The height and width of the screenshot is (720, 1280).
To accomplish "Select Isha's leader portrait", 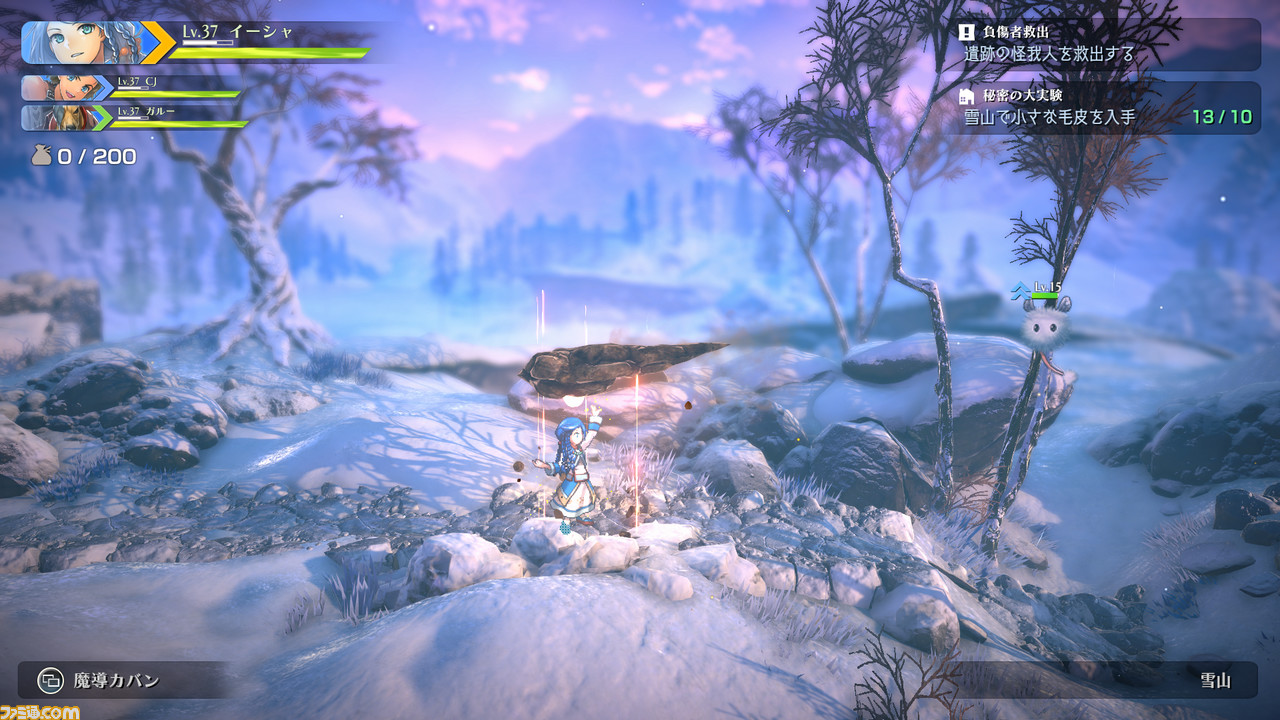I will (x=82, y=42).
